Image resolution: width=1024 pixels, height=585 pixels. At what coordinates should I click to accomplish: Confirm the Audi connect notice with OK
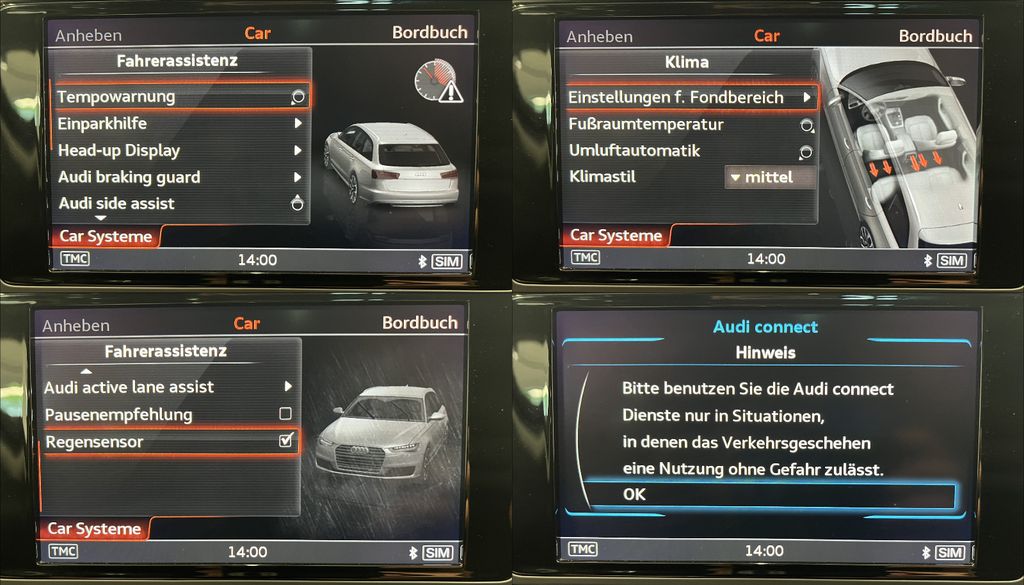768,495
